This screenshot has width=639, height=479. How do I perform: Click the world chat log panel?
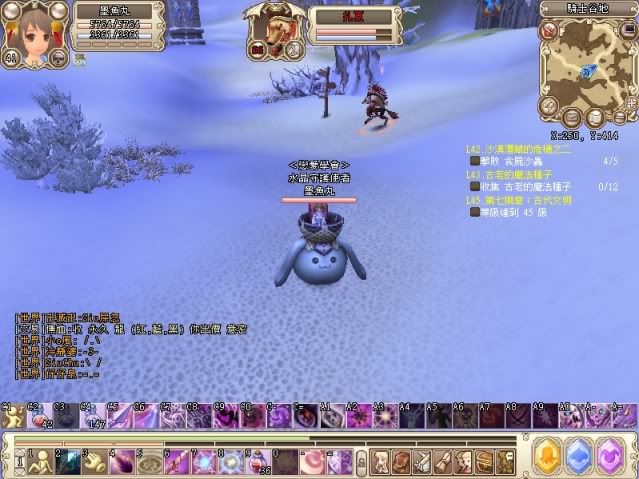(100, 345)
